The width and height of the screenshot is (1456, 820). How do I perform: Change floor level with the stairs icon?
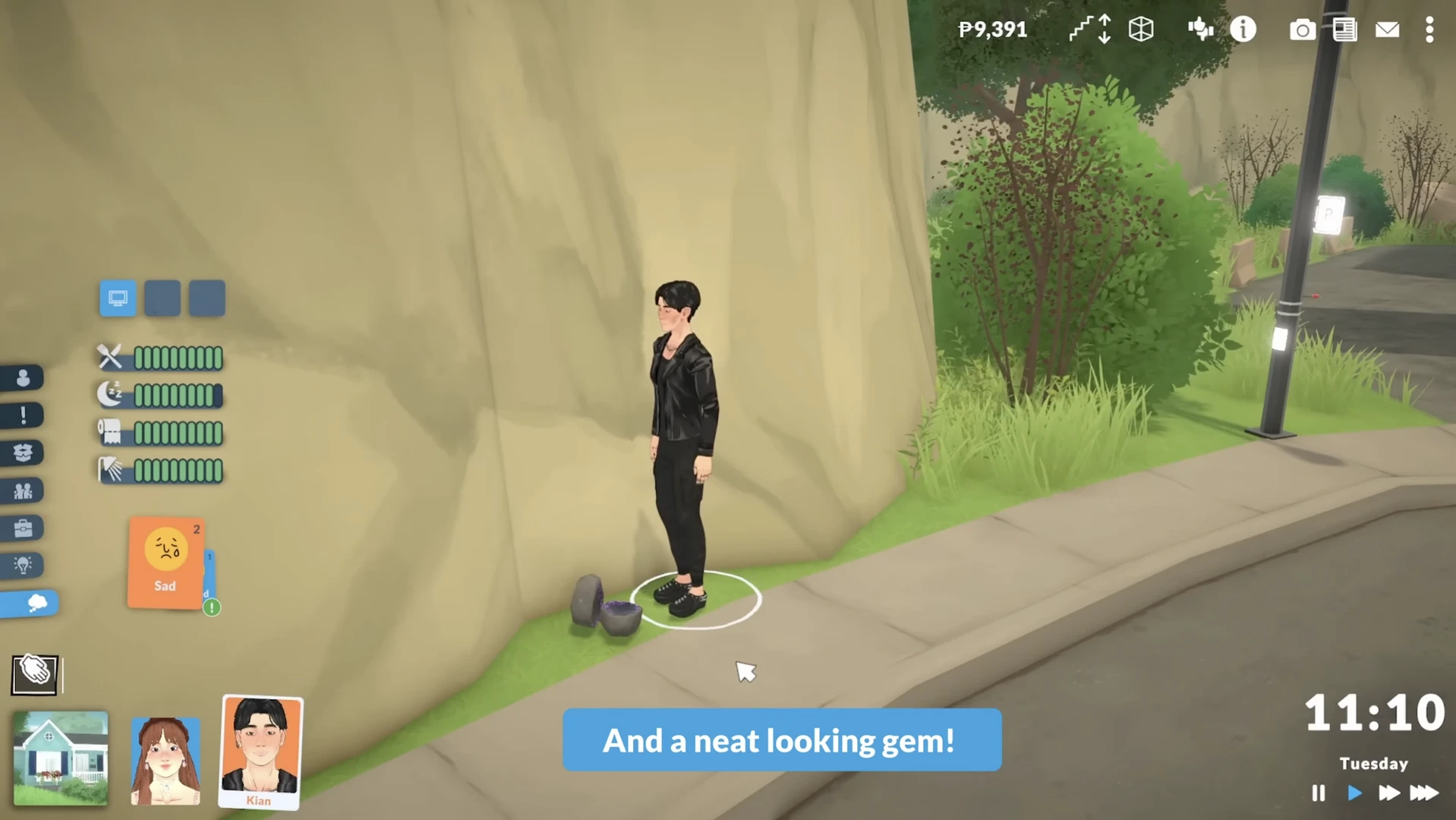click(1090, 30)
